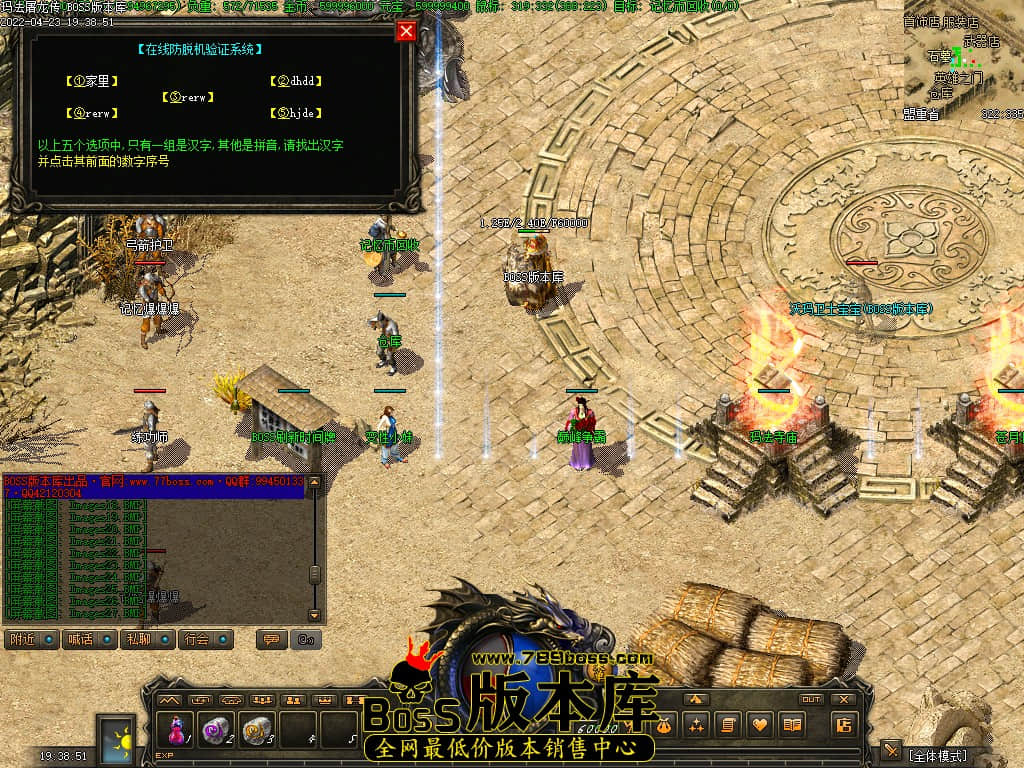Image resolution: width=1024 pixels, height=768 pixels.
Task: Click the speech bubble chat button
Action: pos(269,639)
